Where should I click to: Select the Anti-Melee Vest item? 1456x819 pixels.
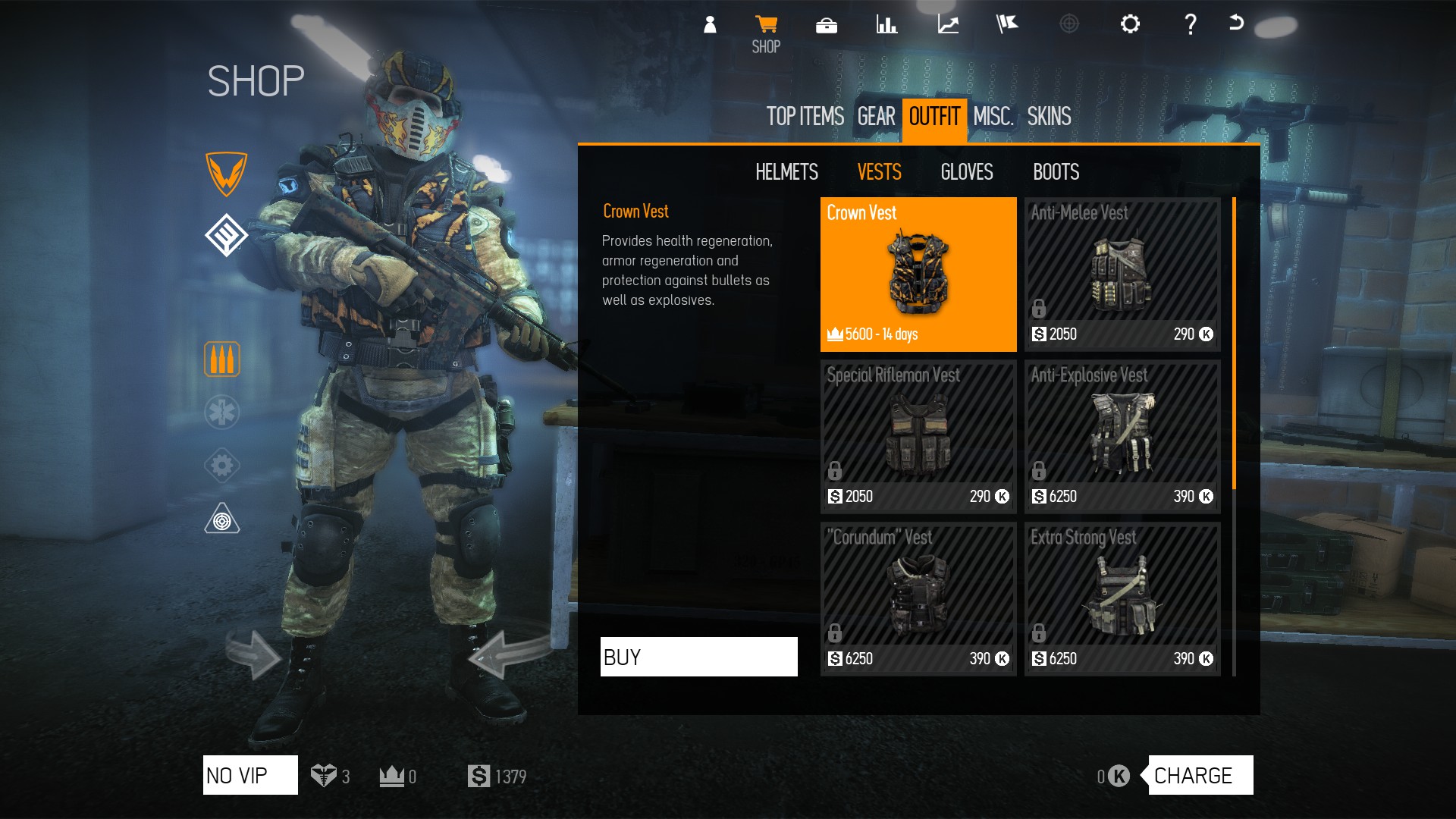[x=1122, y=275]
